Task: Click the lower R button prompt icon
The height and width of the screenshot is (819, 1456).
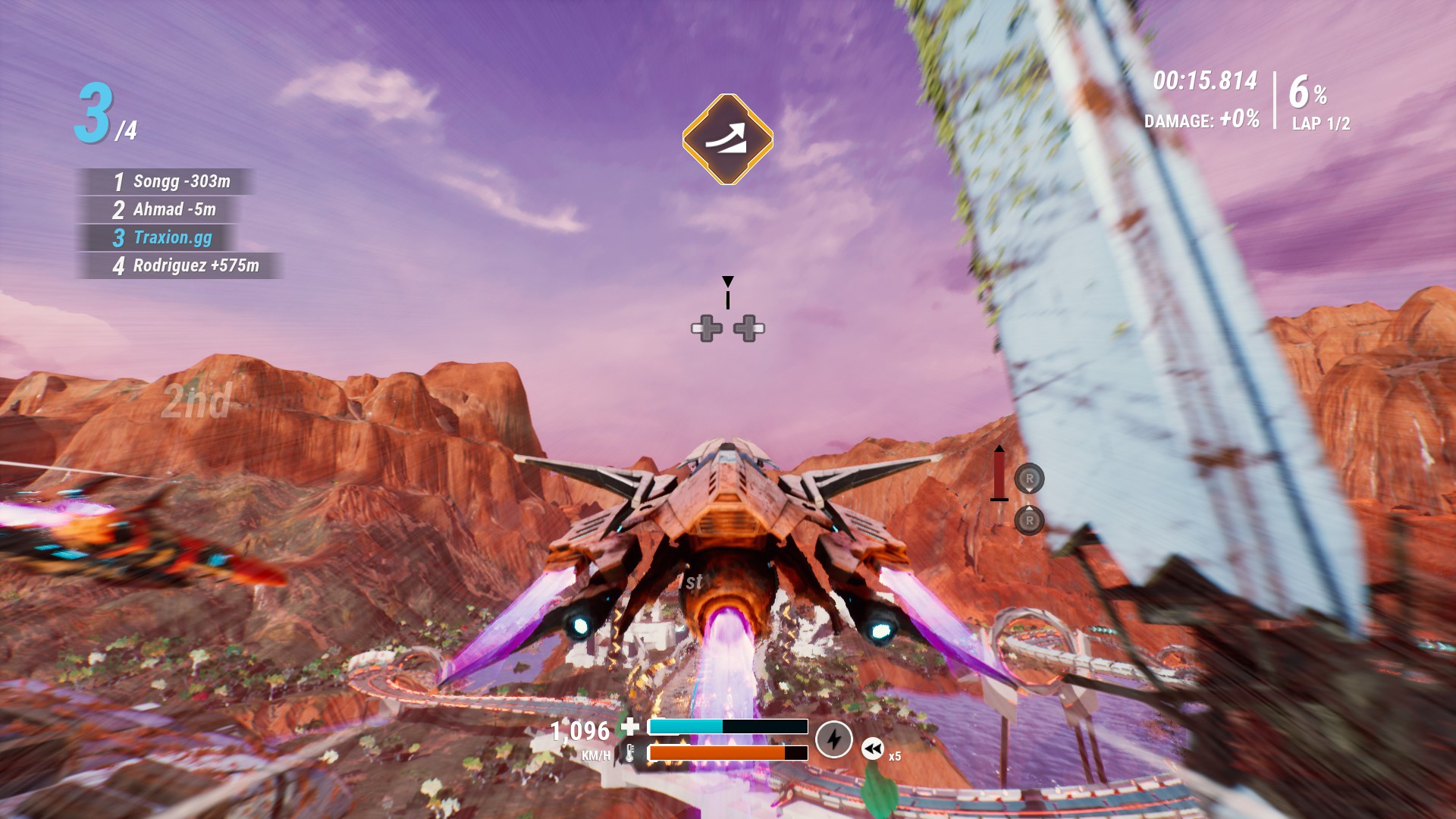Action: (x=1031, y=521)
